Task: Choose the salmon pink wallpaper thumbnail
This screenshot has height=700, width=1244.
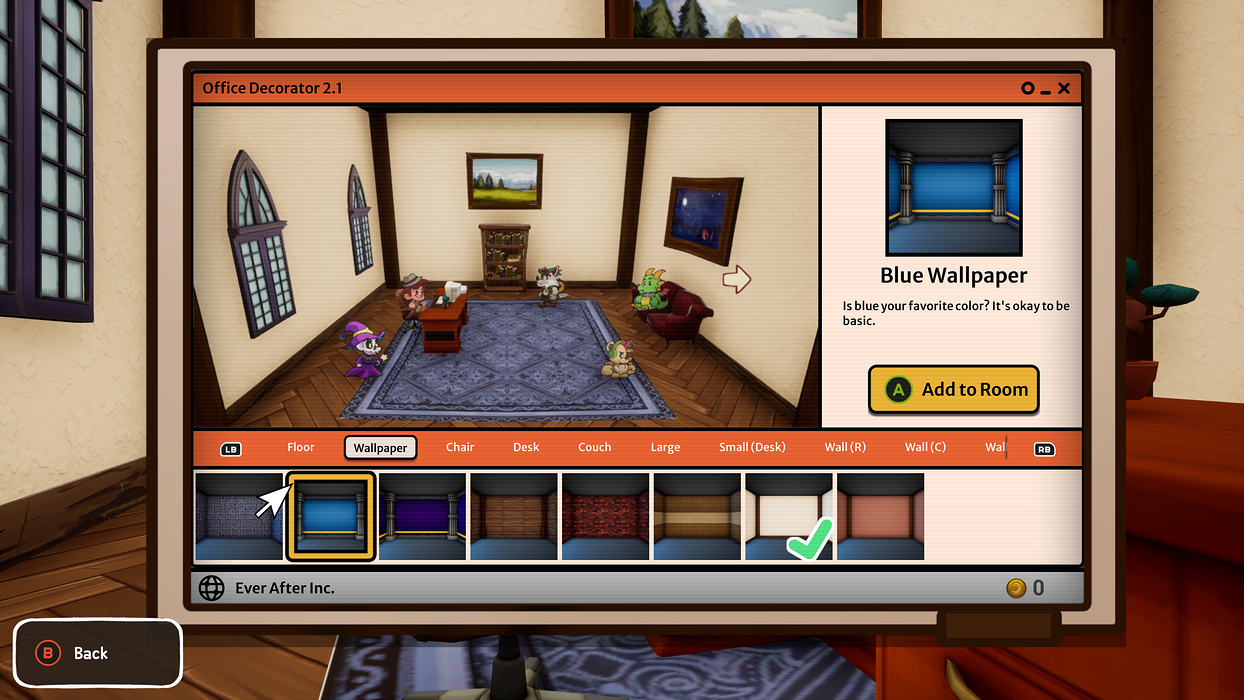Action: coord(881,517)
